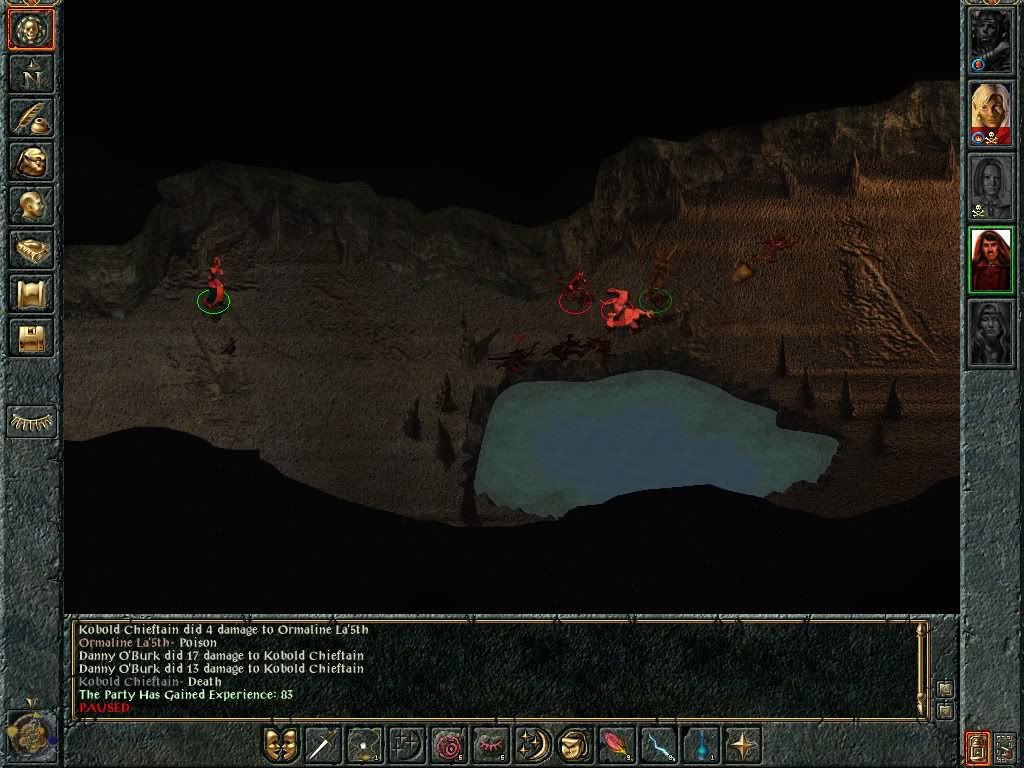Click the Return to Game skull button
Image resolution: width=1024 pixels, height=768 pixels.
pos(31,29)
